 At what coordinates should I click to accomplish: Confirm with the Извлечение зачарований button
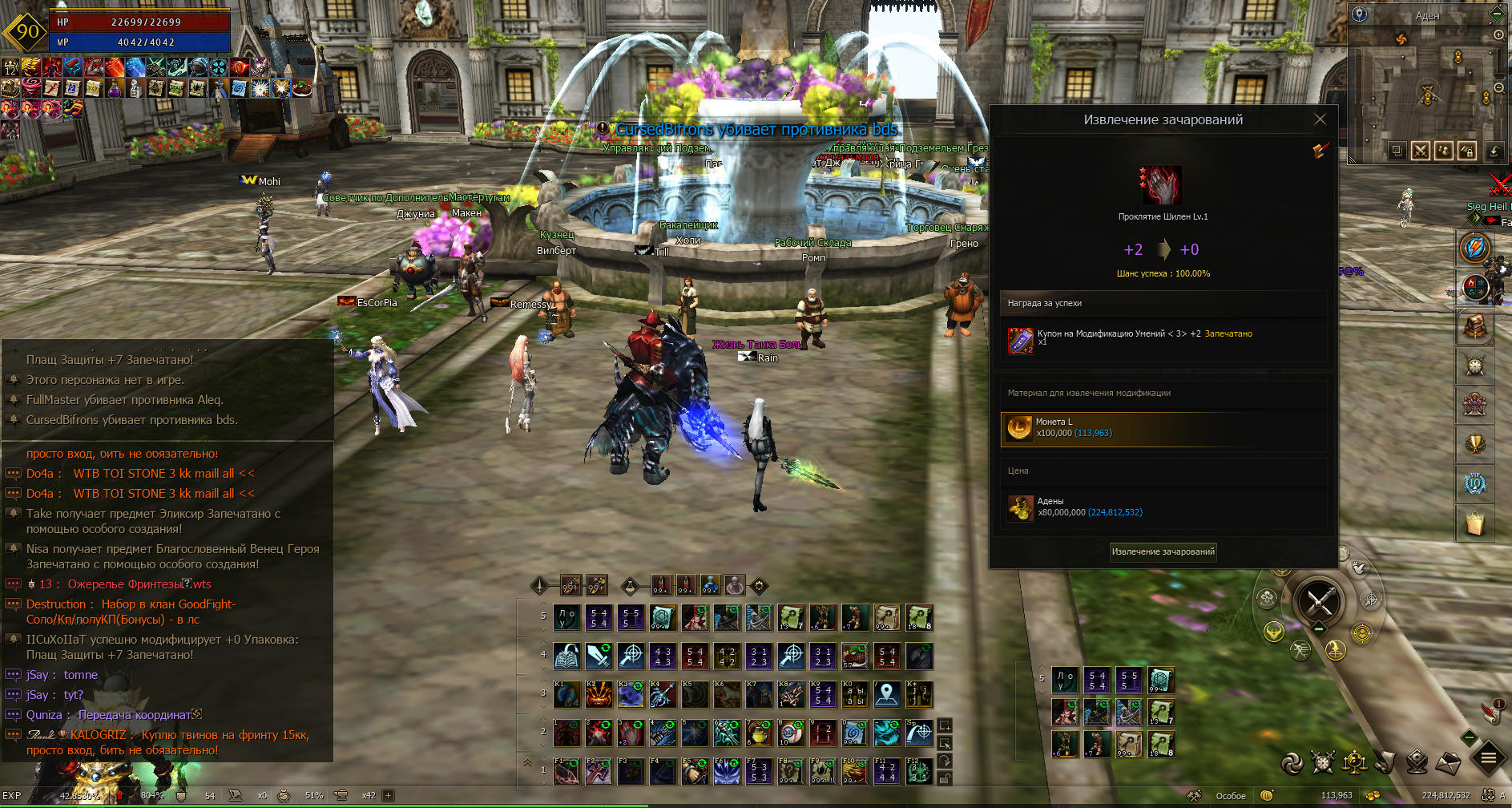pyautogui.click(x=1163, y=551)
